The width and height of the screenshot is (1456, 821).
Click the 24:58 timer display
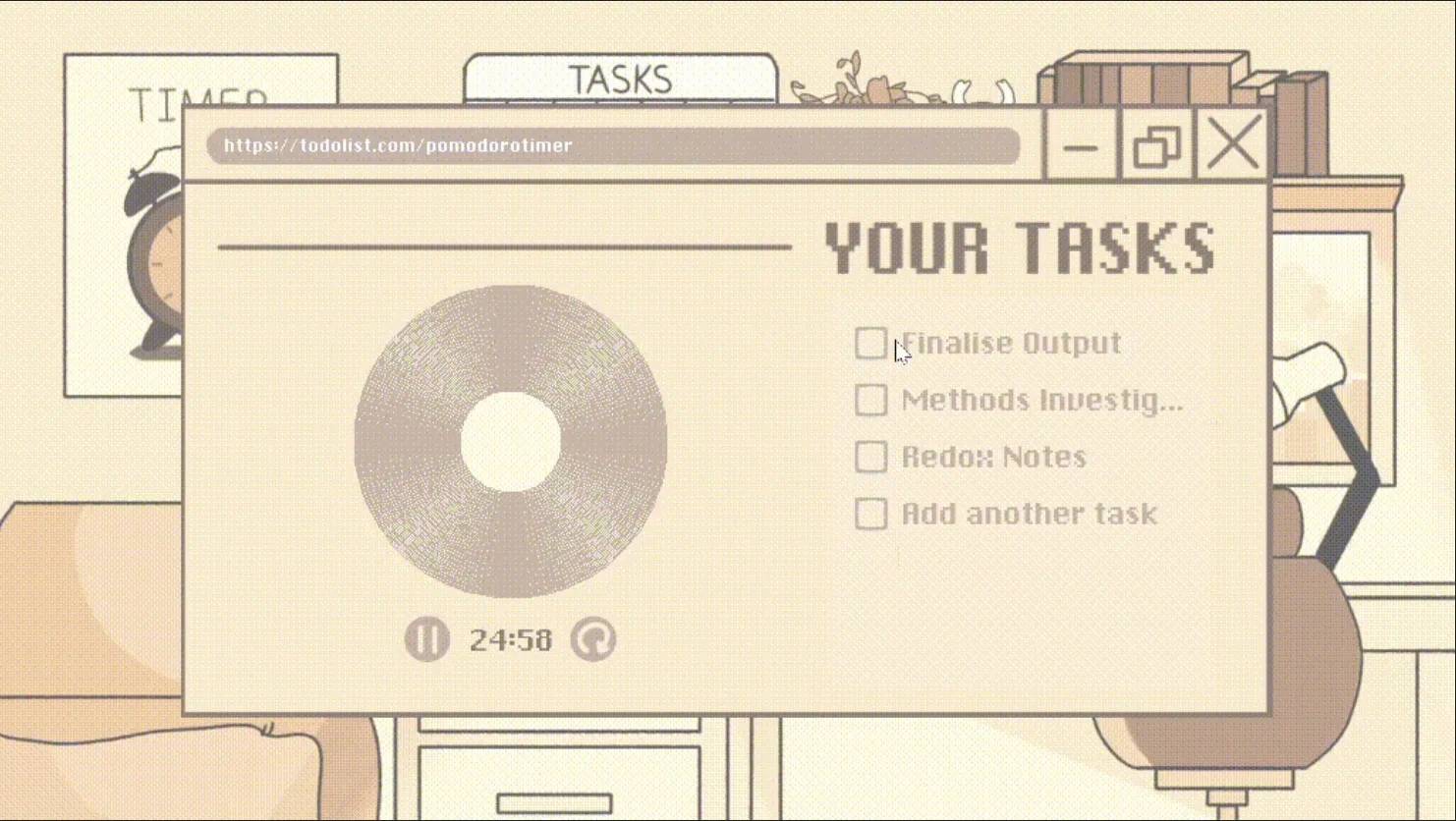pyautogui.click(x=511, y=639)
